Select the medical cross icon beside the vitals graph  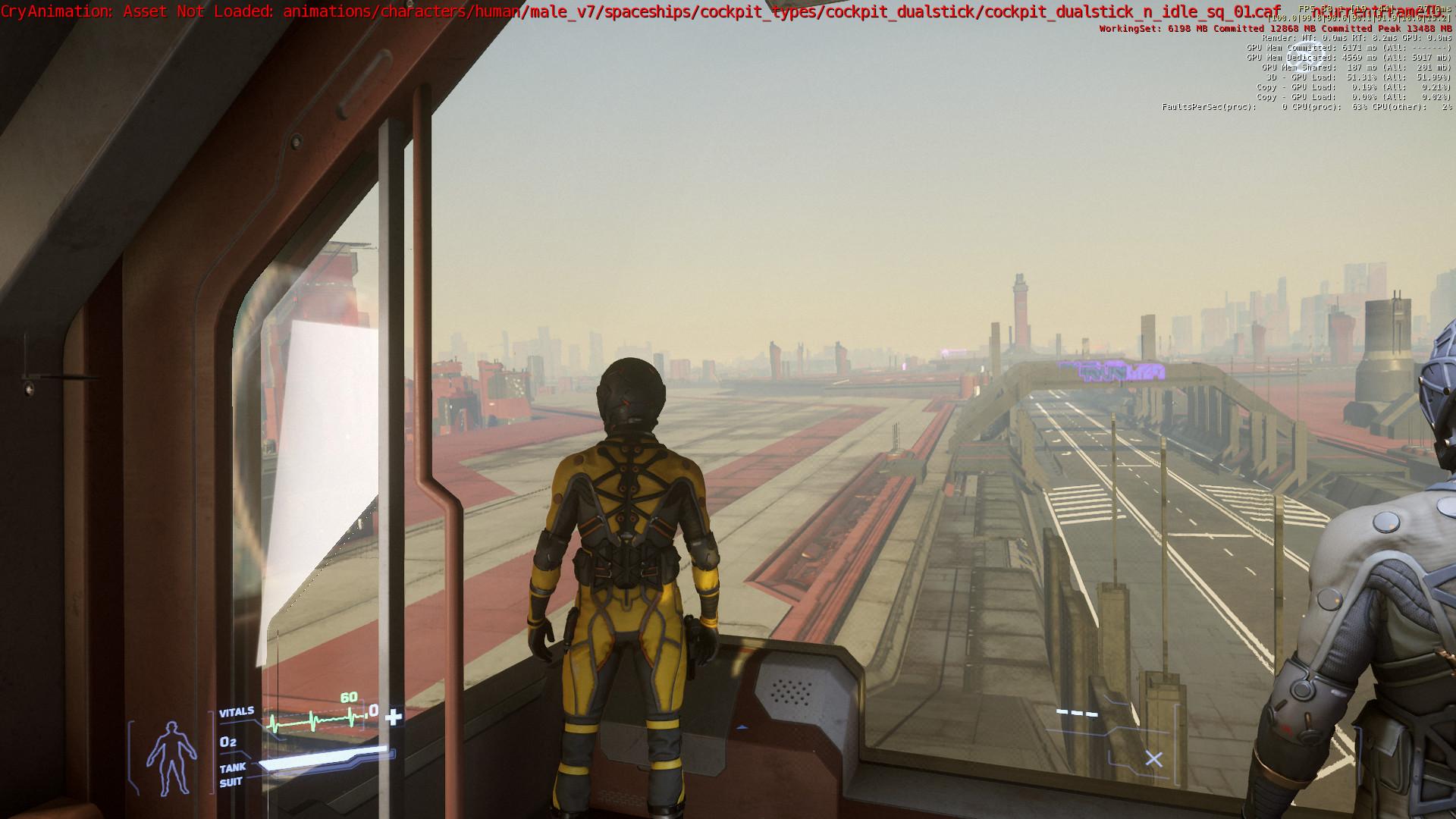392,718
